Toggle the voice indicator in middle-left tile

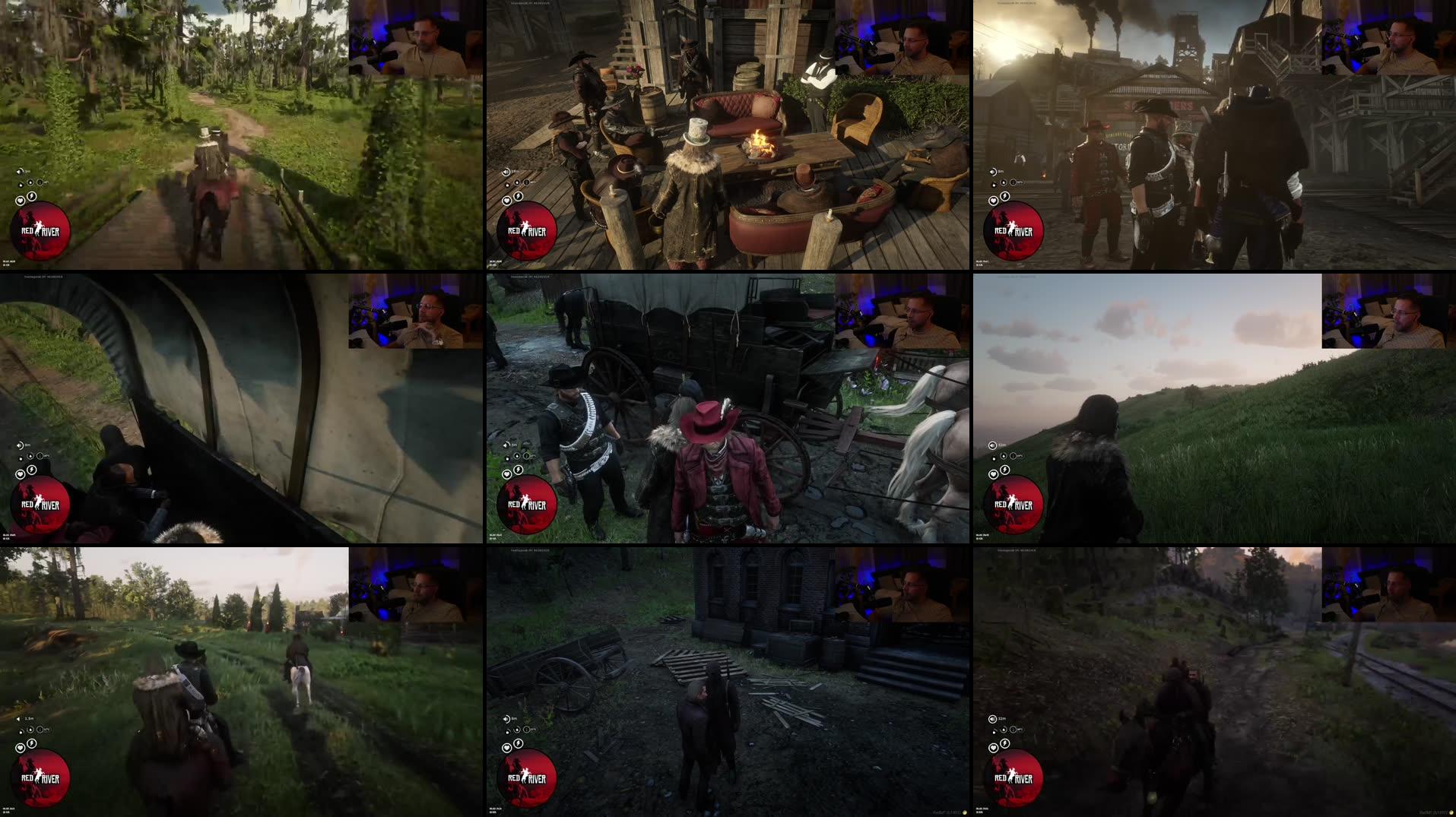tap(20, 446)
